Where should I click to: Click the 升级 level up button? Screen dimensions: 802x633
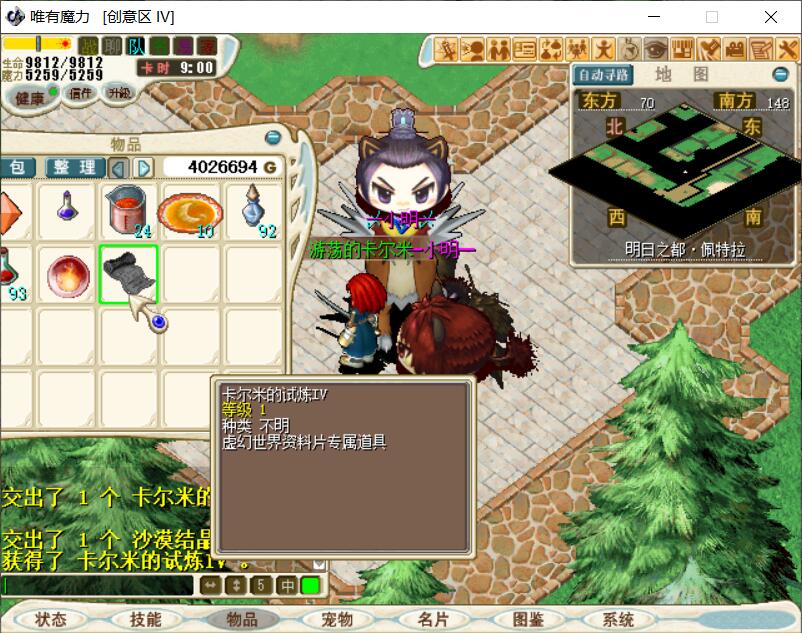(x=119, y=93)
